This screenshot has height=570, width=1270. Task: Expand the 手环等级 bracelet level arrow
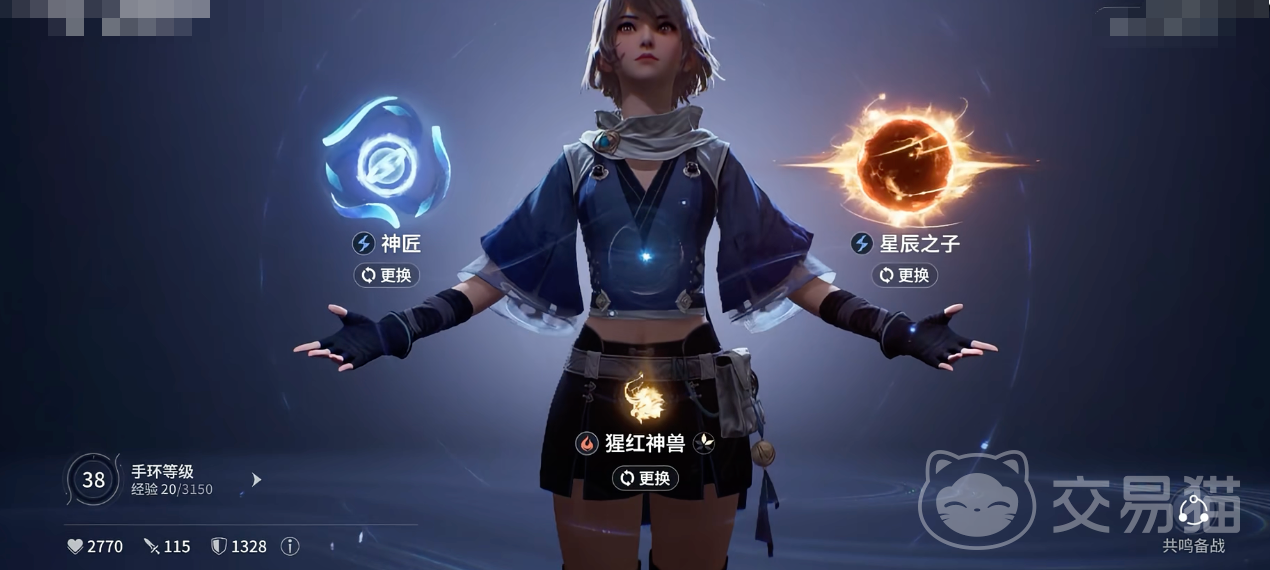pos(256,480)
